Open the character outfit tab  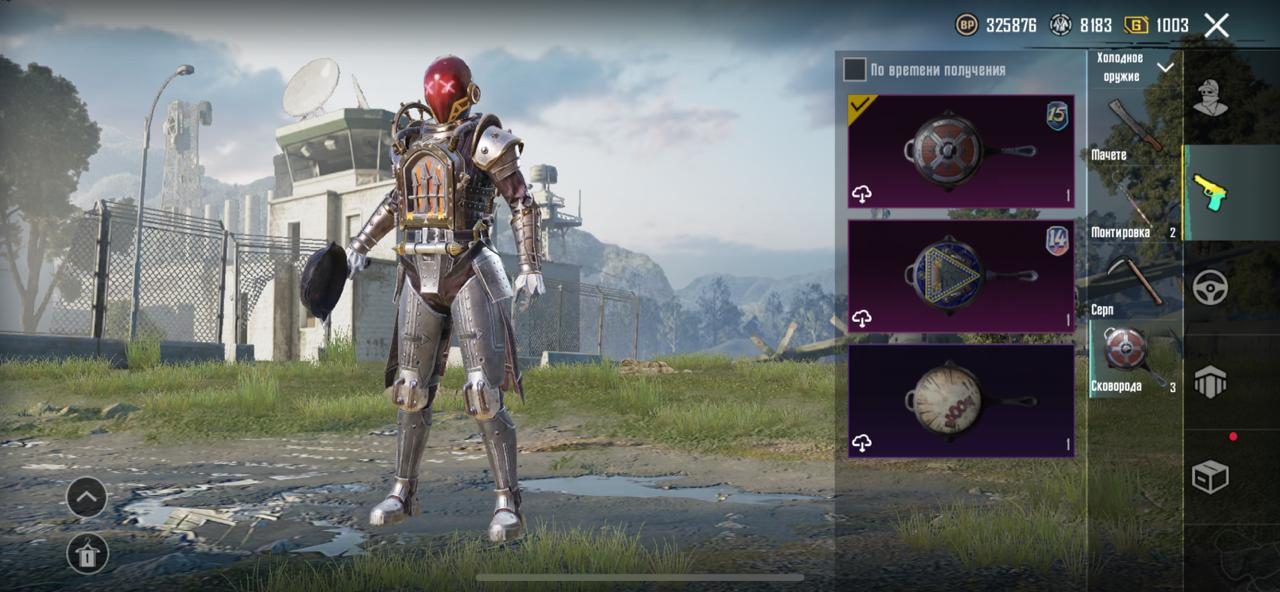(1210, 97)
